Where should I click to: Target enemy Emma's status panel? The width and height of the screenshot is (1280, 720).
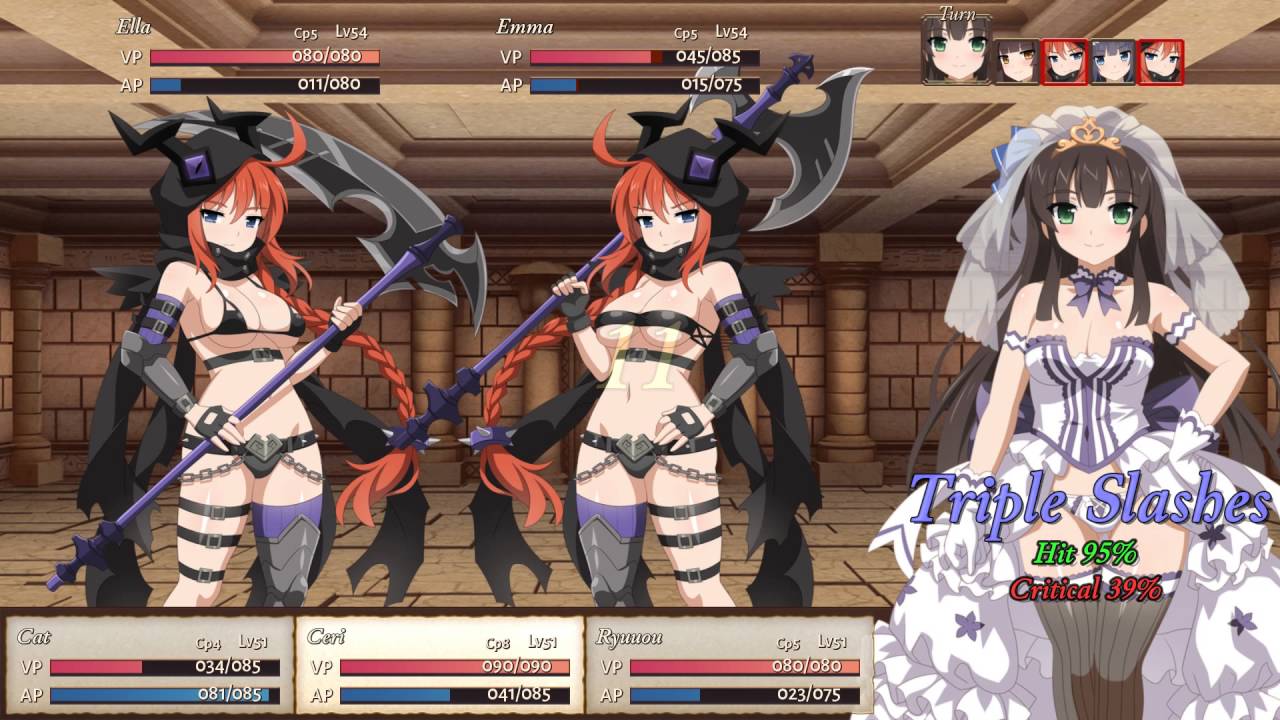[628, 58]
